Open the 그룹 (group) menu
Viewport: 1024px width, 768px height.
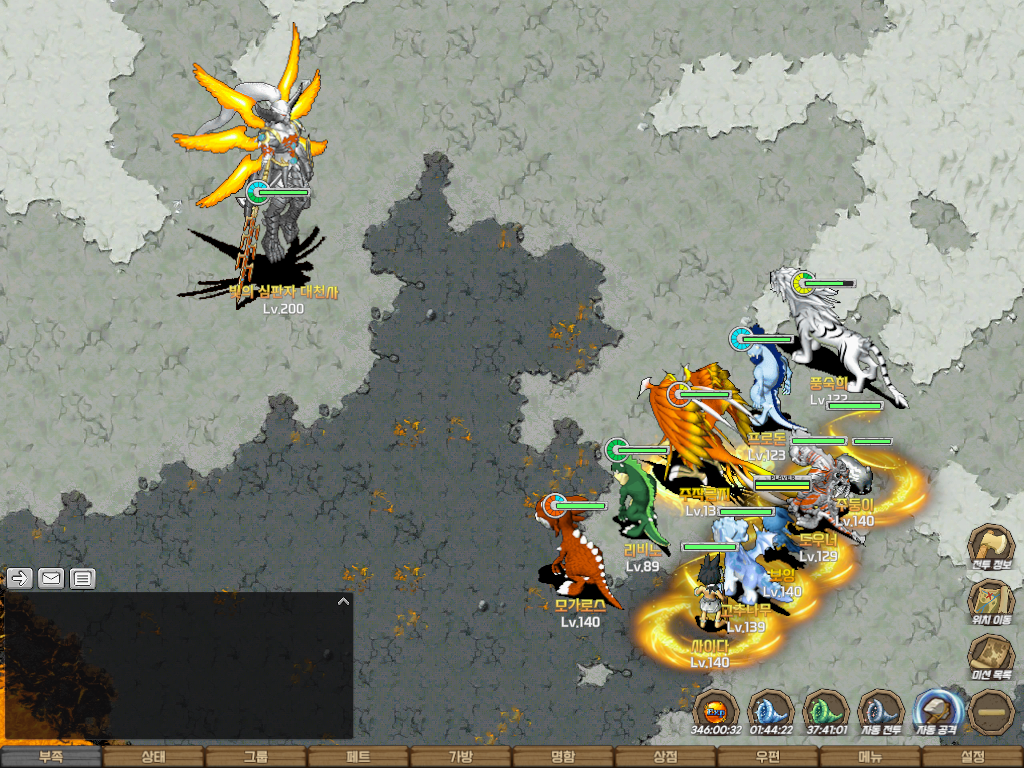[256, 757]
